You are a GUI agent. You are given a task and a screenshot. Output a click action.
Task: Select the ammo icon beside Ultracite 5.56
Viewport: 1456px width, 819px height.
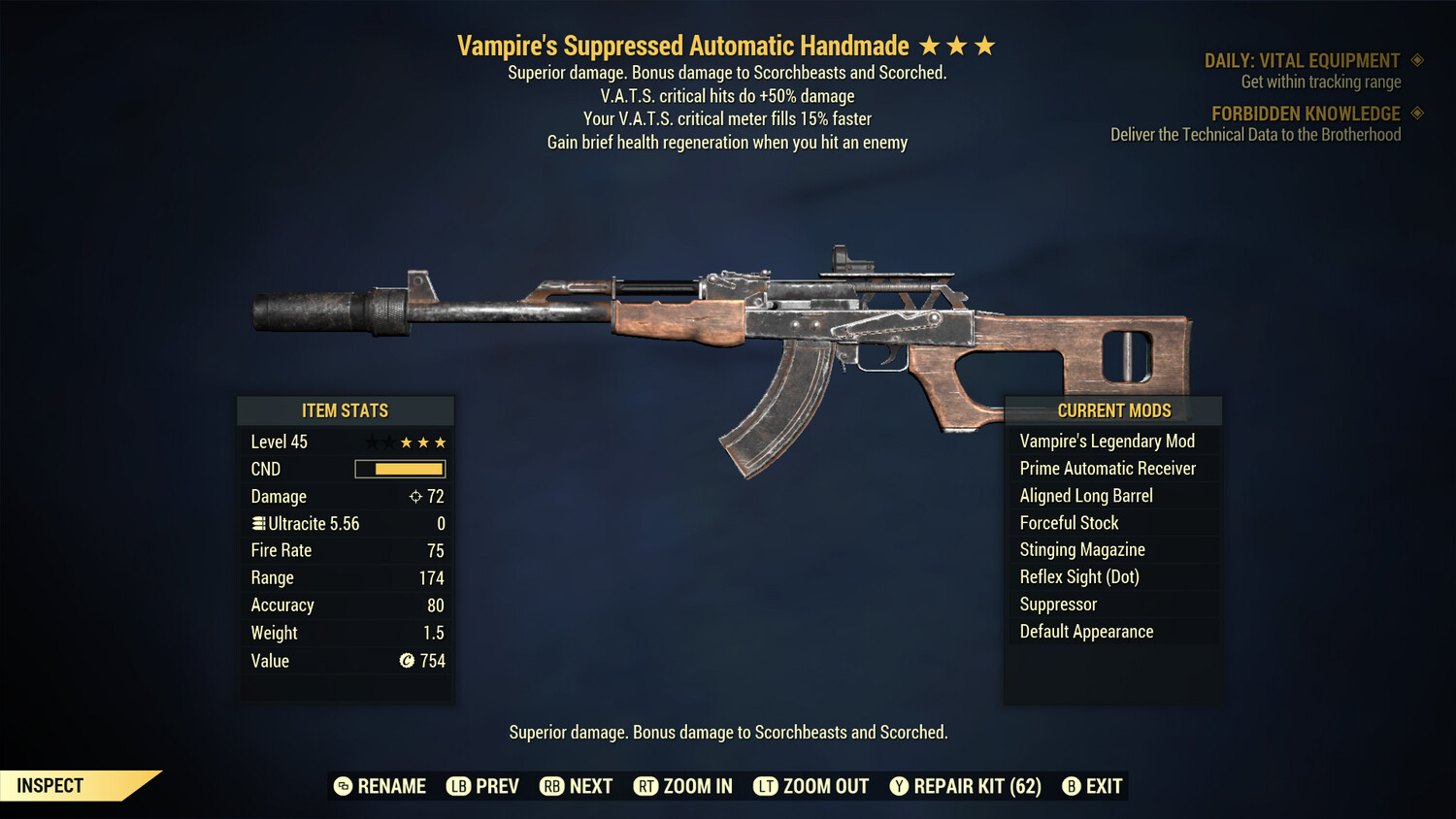coord(257,523)
